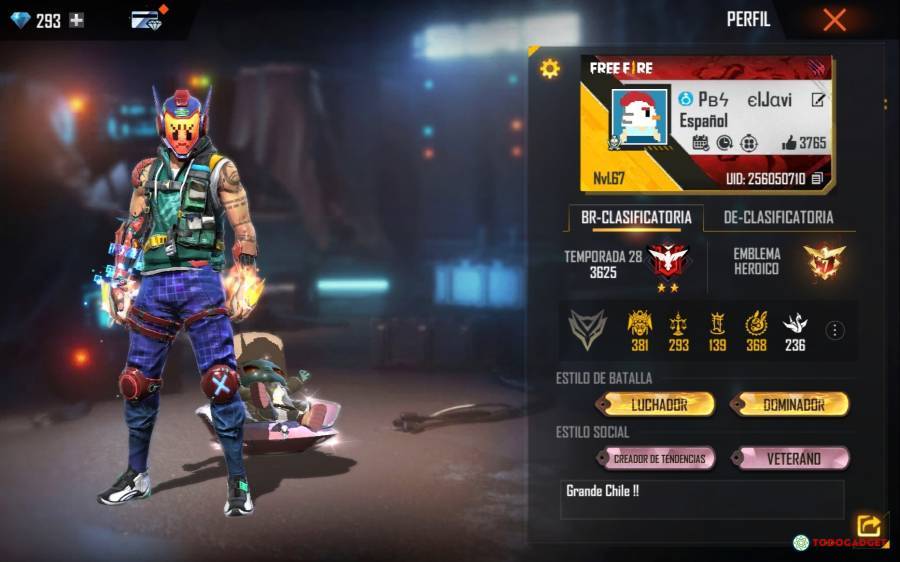The height and width of the screenshot is (562, 900).
Task: Choose the Luchador battle style tag
Action: click(x=658, y=404)
